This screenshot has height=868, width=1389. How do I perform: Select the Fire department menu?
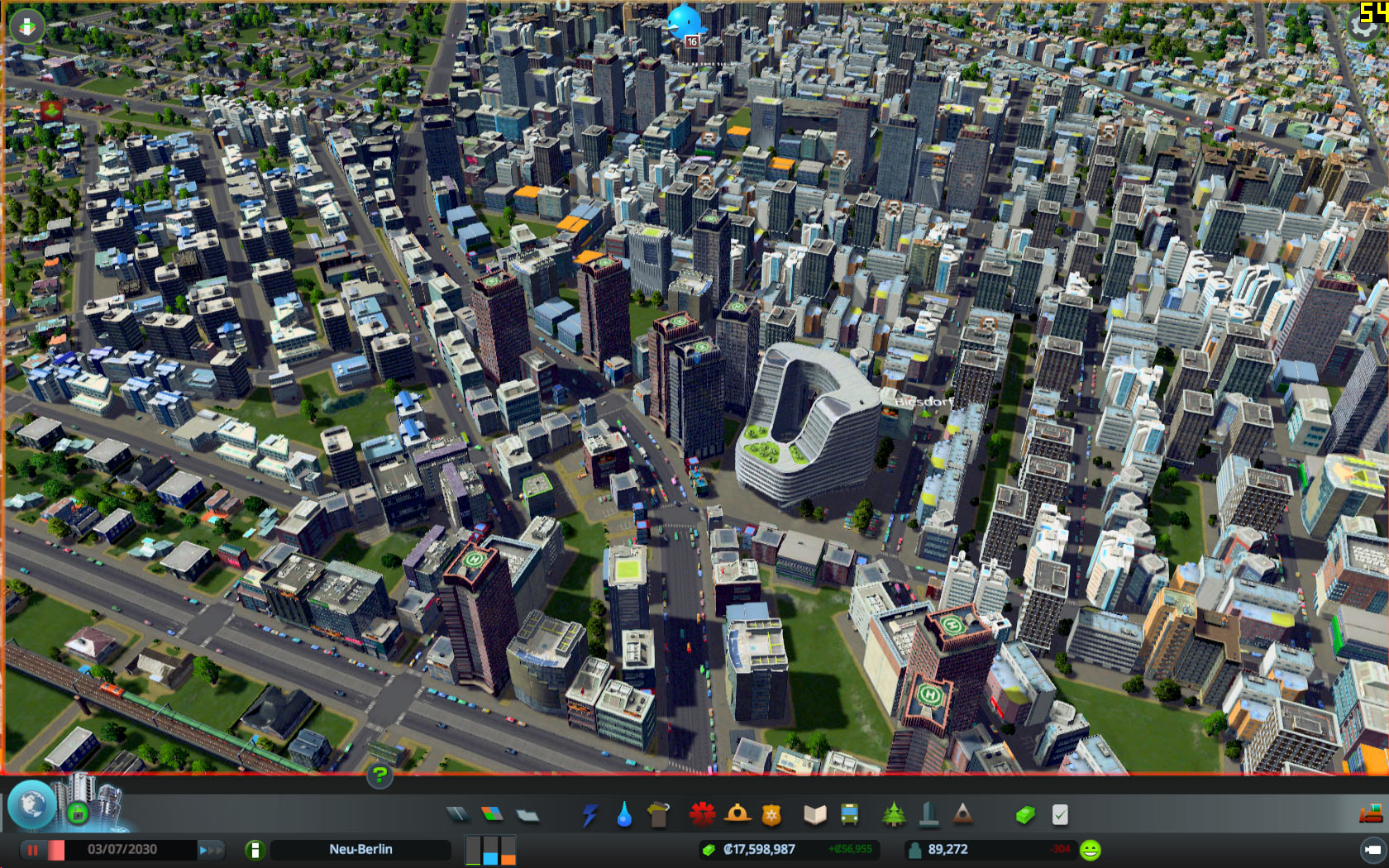[x=737, y=813]
